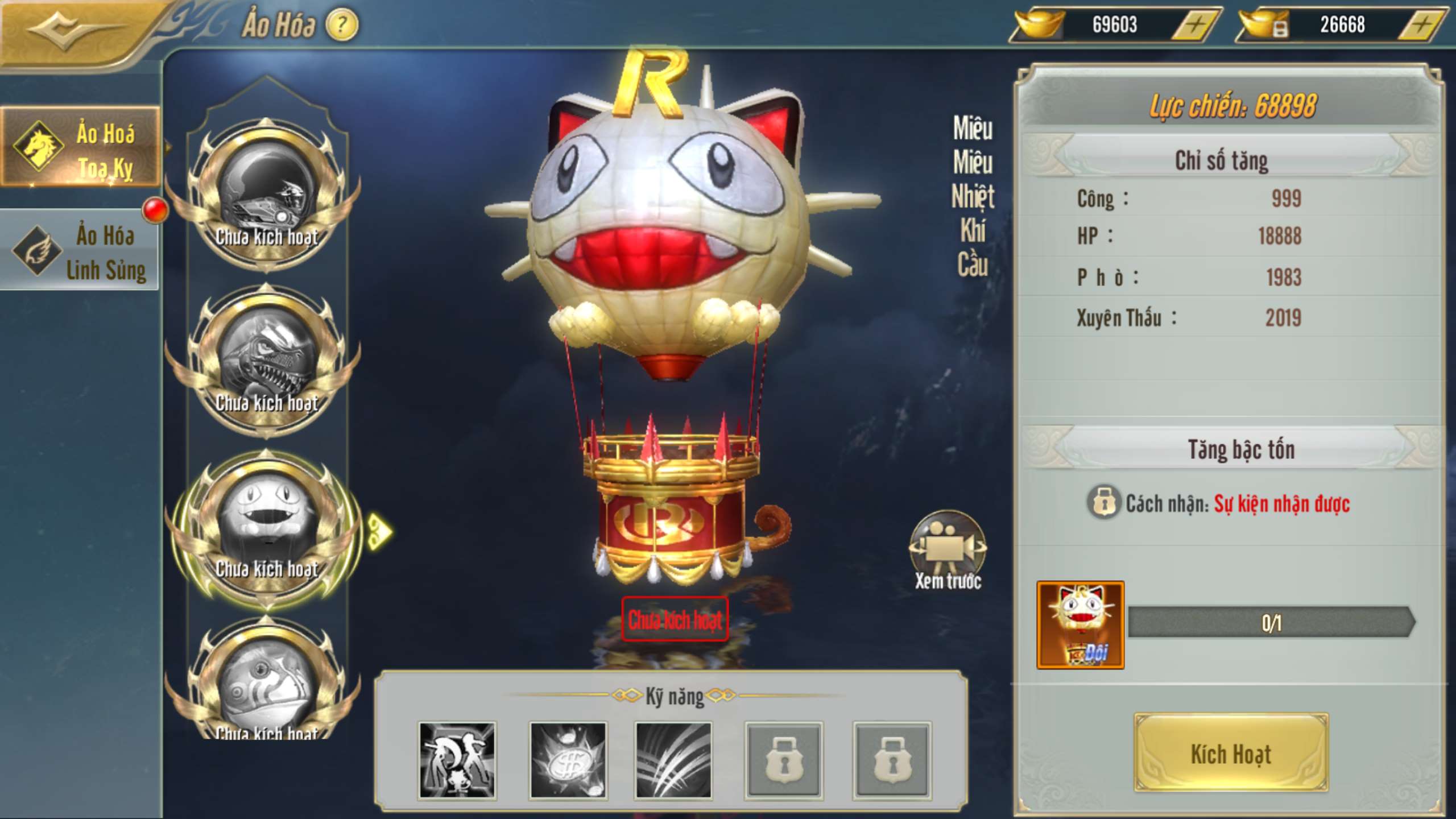
Task: Inspect the dancing figures skill icon
Action: click(x=457, y=760)
